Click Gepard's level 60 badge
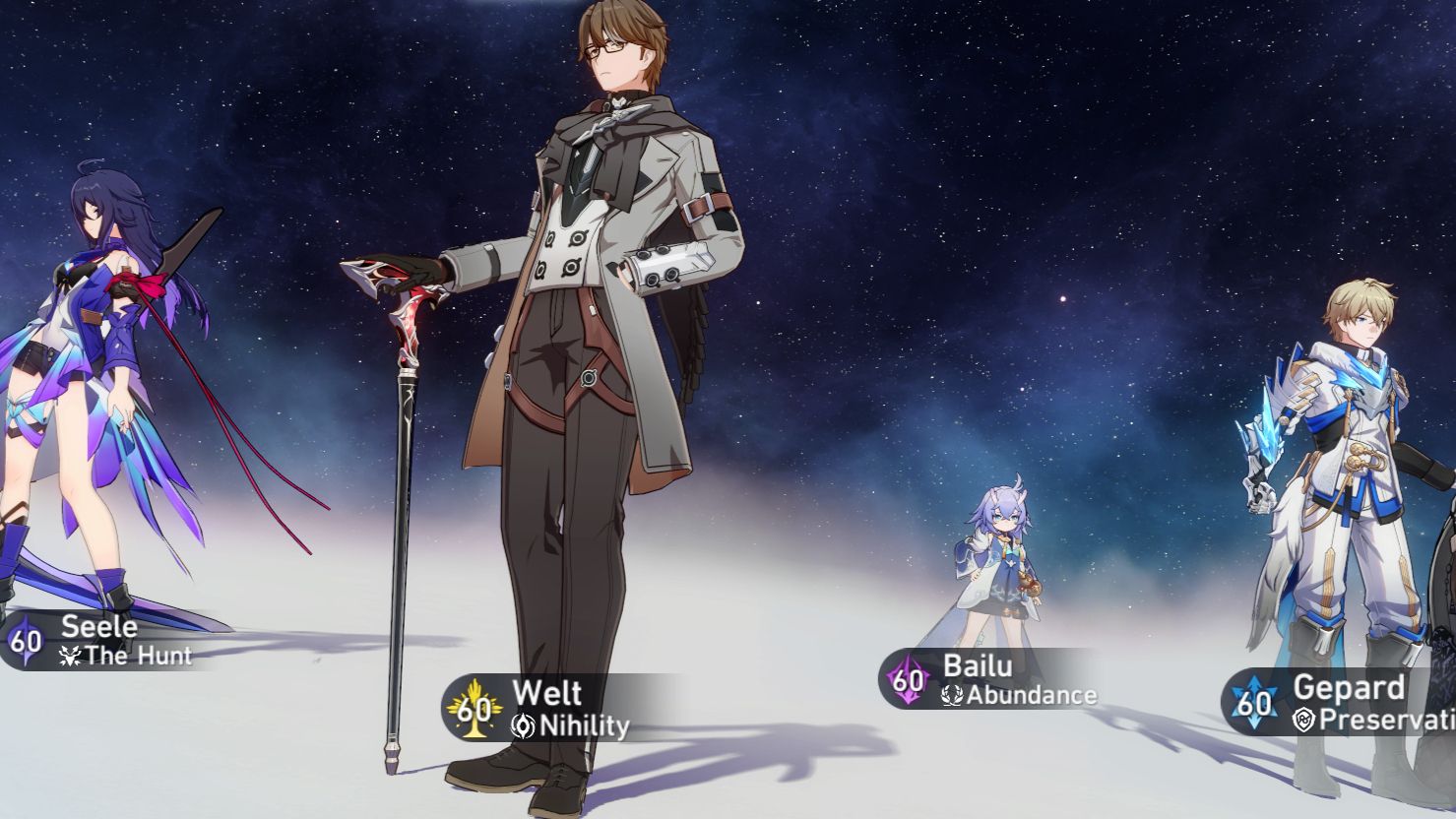Viewport: 1456px width, 819px height. [1253, 699]
